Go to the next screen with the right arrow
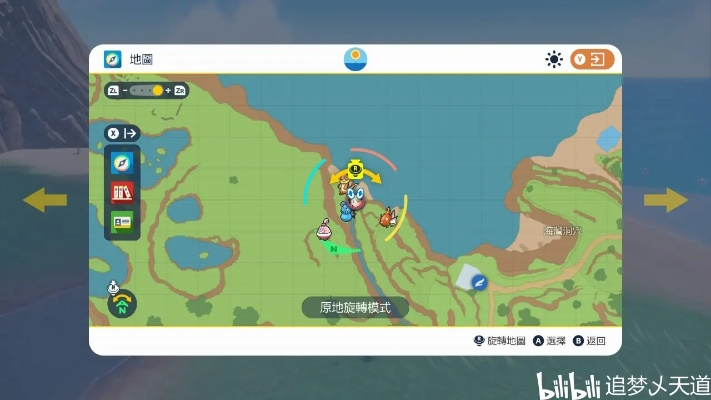Image resolution: width=711 pixels, height=400 pixels. pyautogui.click(x=665, y=200)
